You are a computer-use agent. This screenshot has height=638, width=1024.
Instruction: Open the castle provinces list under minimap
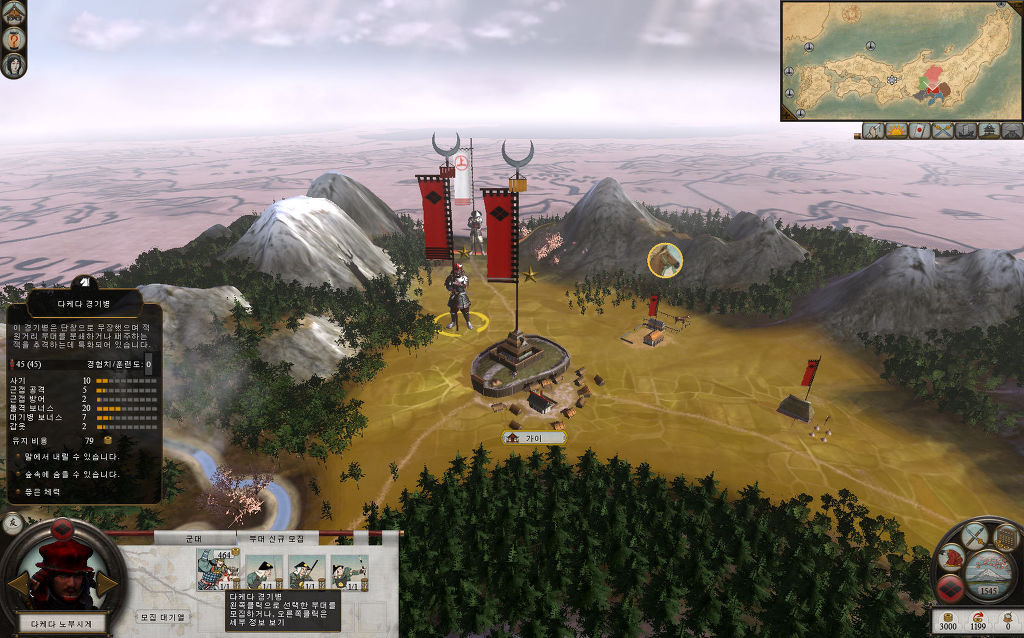[989, 131]
